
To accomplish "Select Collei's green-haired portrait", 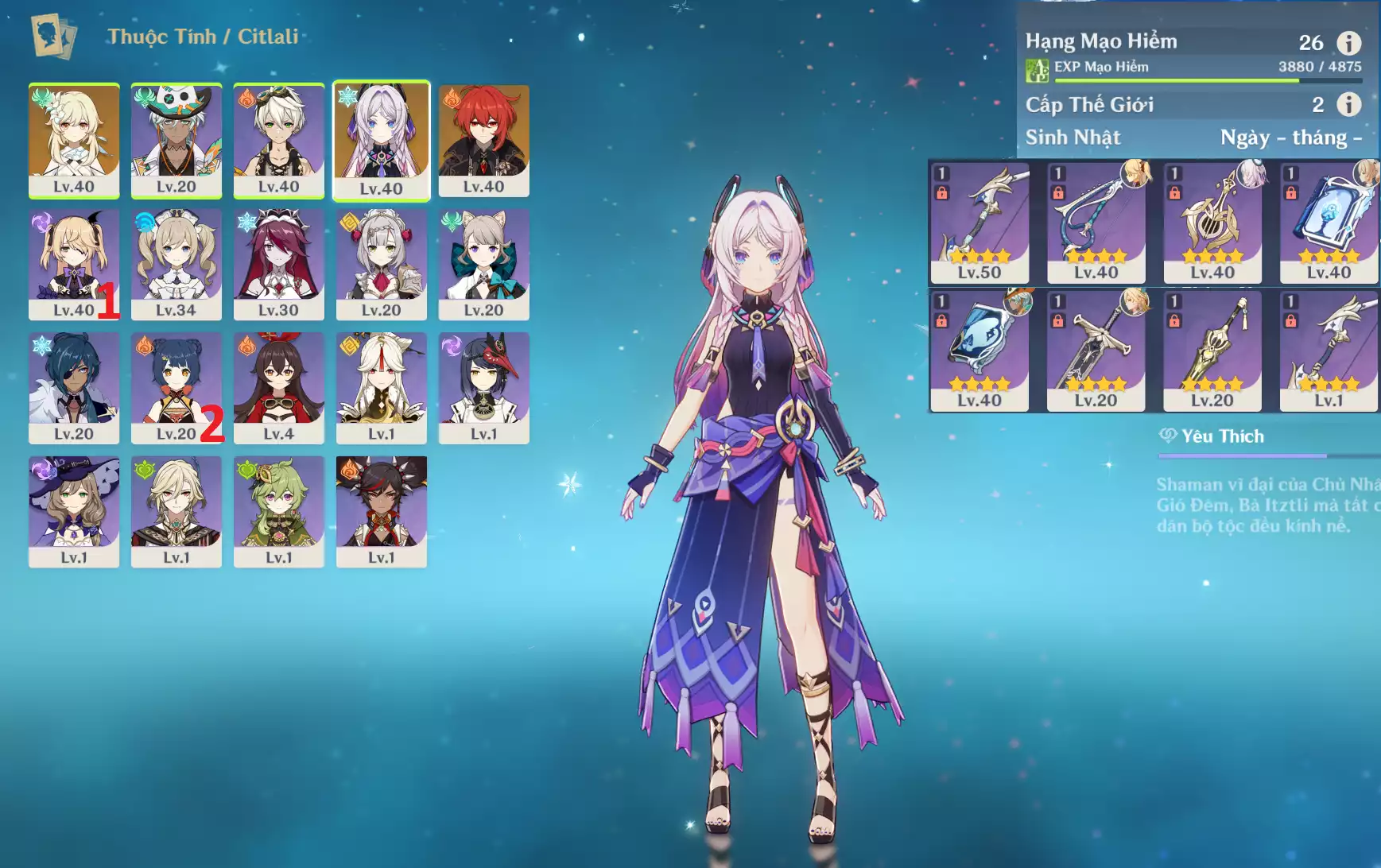I will 278,511.
